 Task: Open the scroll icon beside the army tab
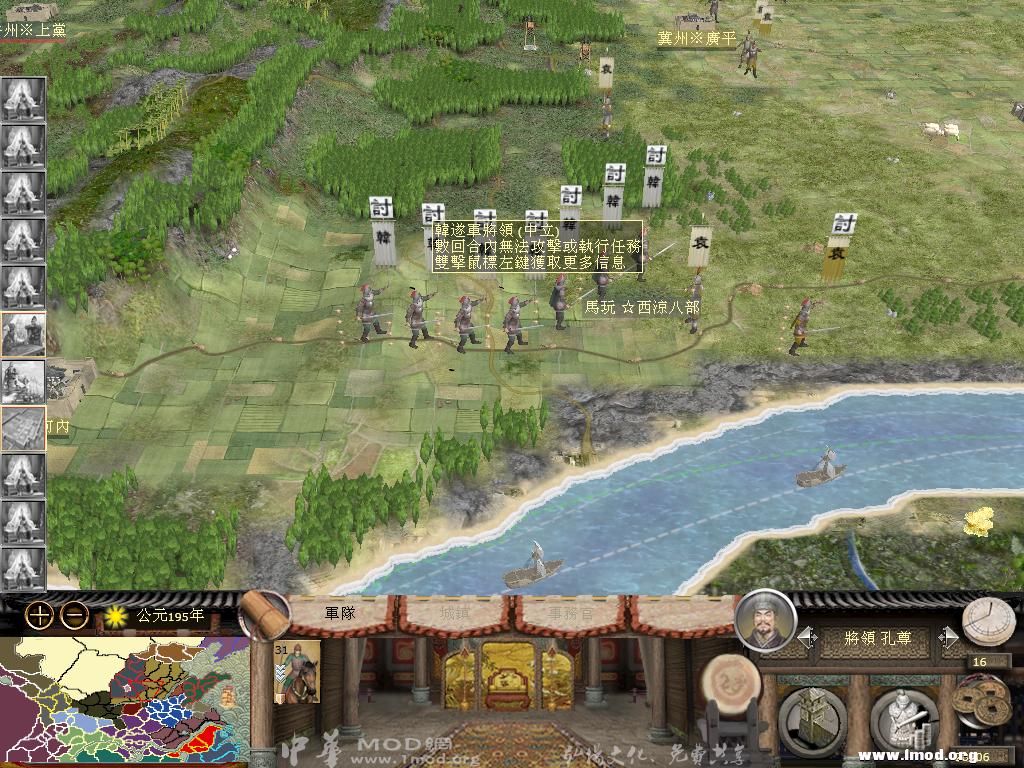click(264, 614)
